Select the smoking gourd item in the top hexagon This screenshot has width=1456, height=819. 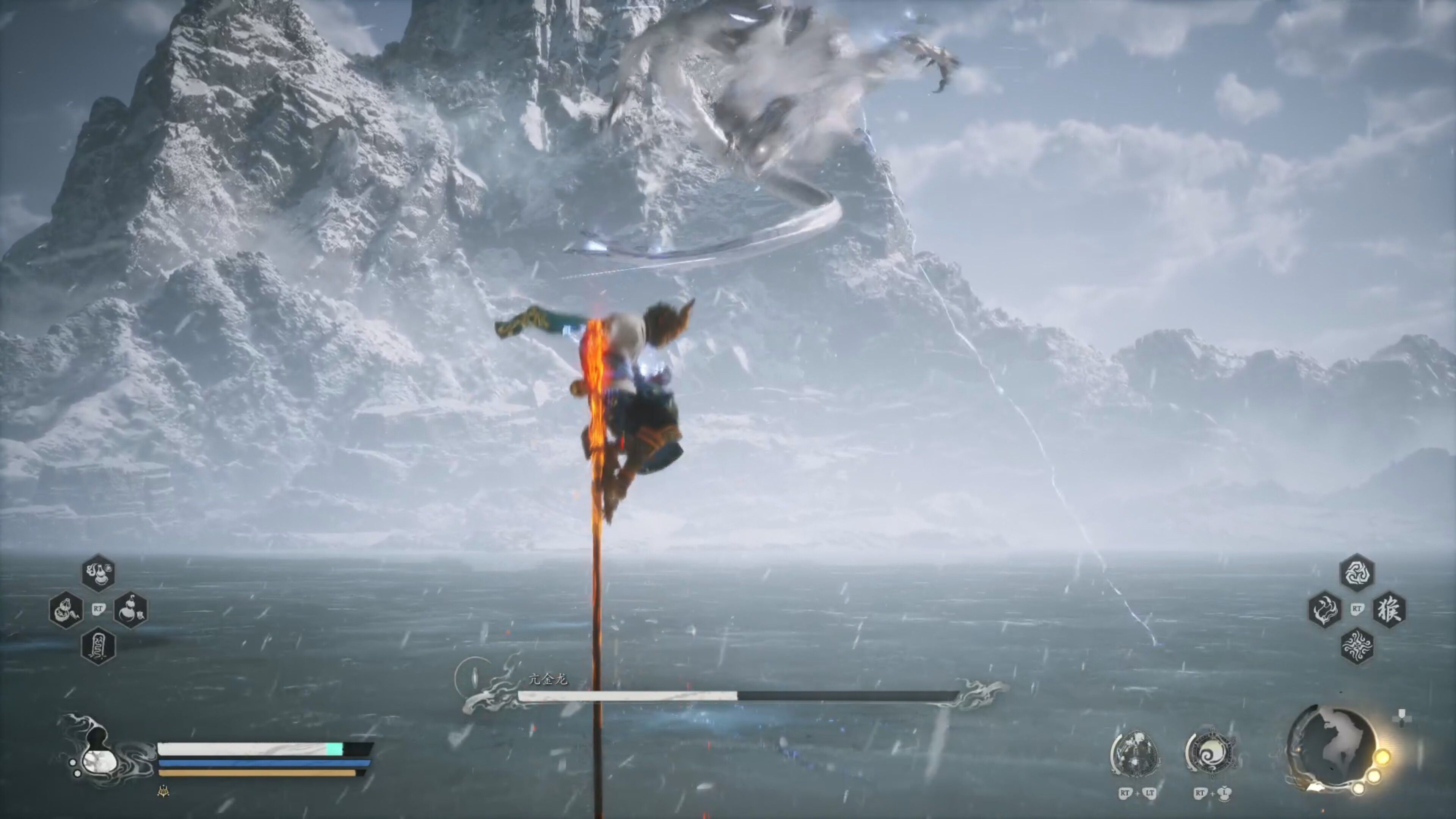pos(99,573)
